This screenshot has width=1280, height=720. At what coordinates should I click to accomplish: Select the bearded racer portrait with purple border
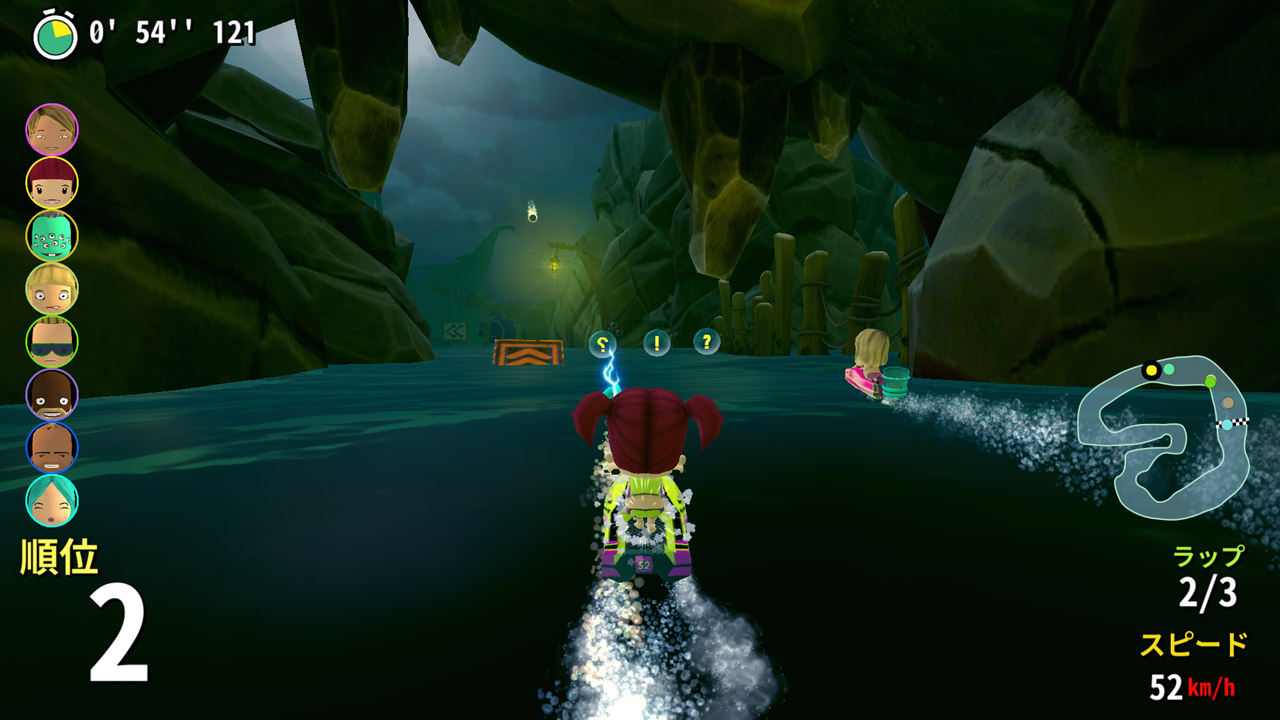pyautogui.click(x=52, y=395)
